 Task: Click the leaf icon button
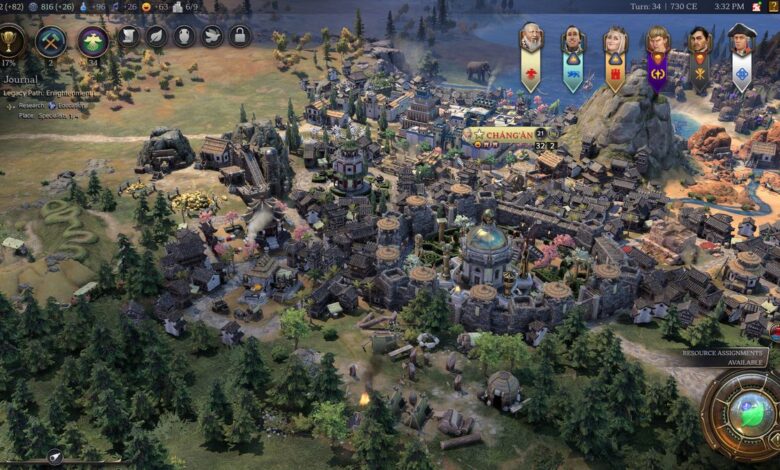157,36
